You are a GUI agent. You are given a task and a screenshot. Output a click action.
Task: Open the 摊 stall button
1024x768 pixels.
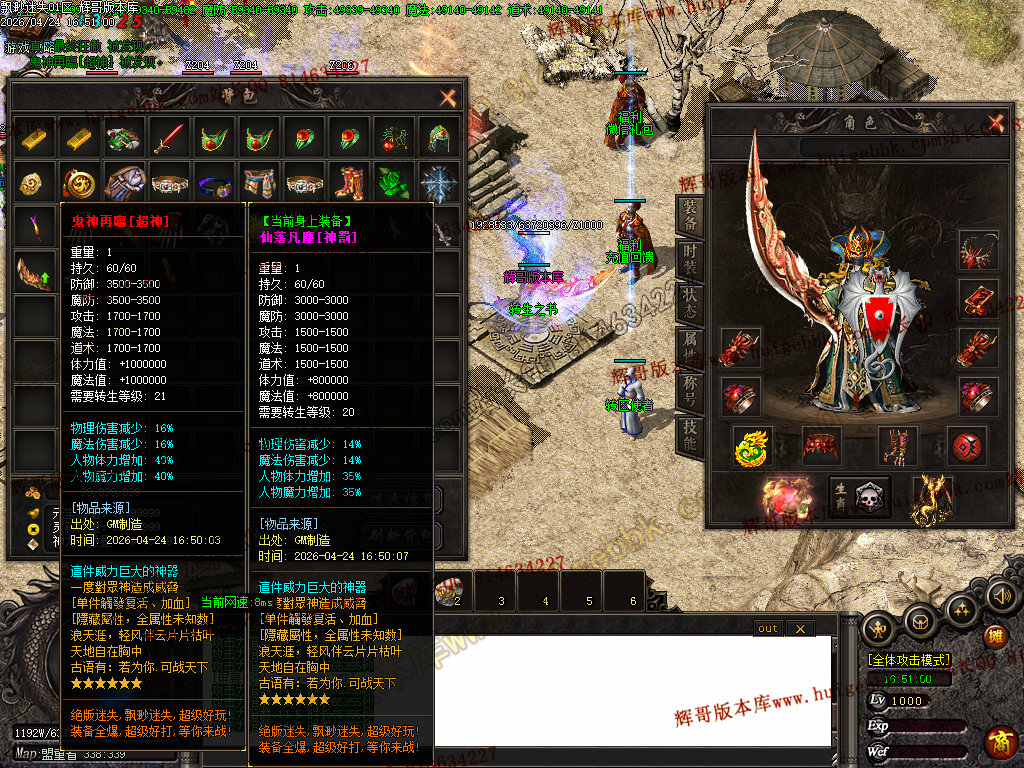(995, 636)
